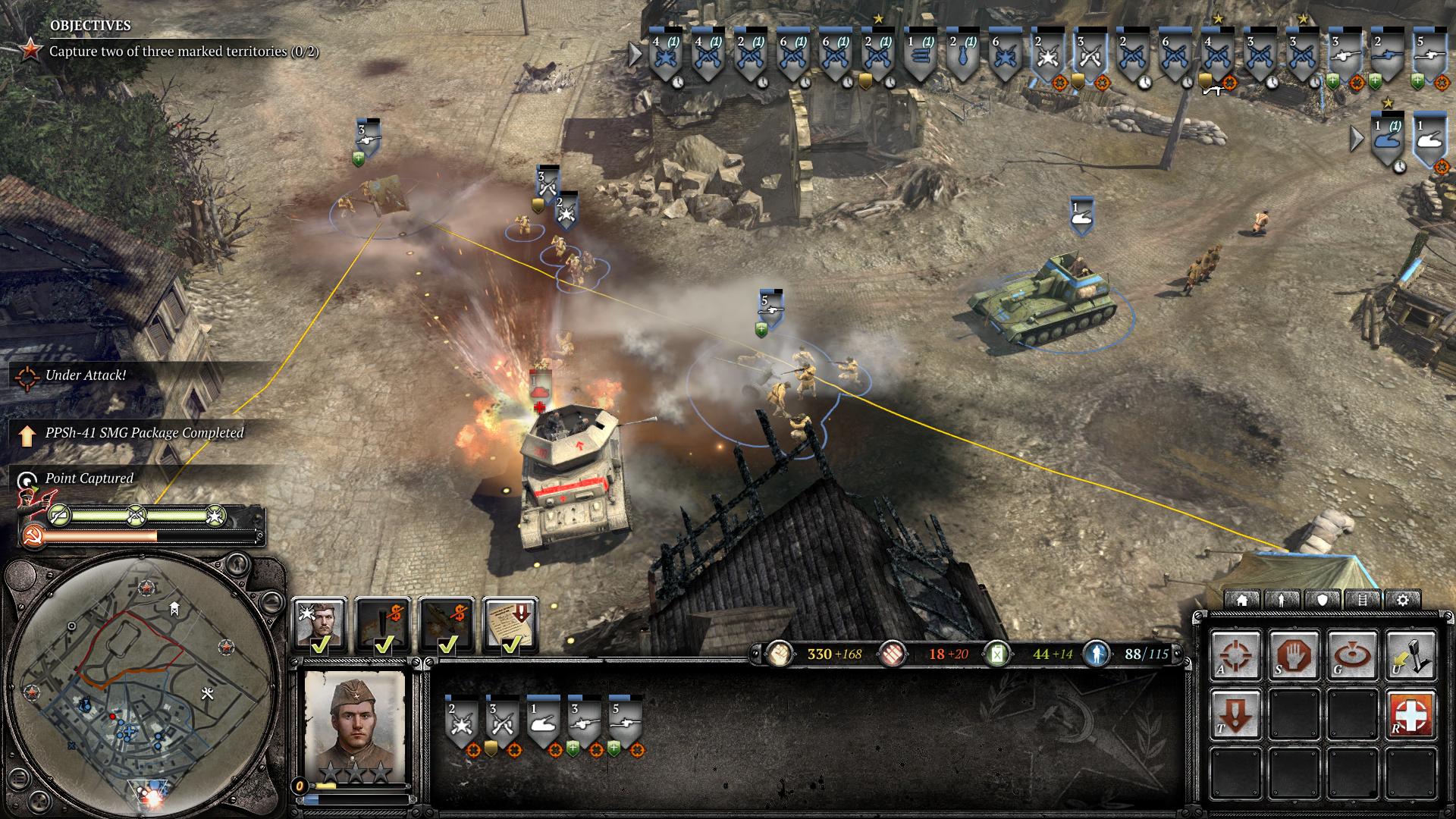Activate the red cross reinforce button

click(1412, 714)
